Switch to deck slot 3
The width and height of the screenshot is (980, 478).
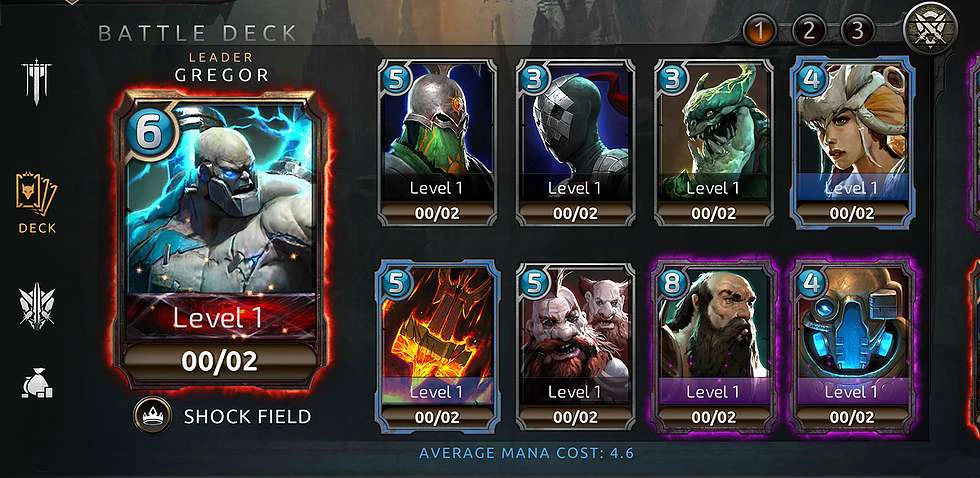pyautogui.click(x=856, y=31)
